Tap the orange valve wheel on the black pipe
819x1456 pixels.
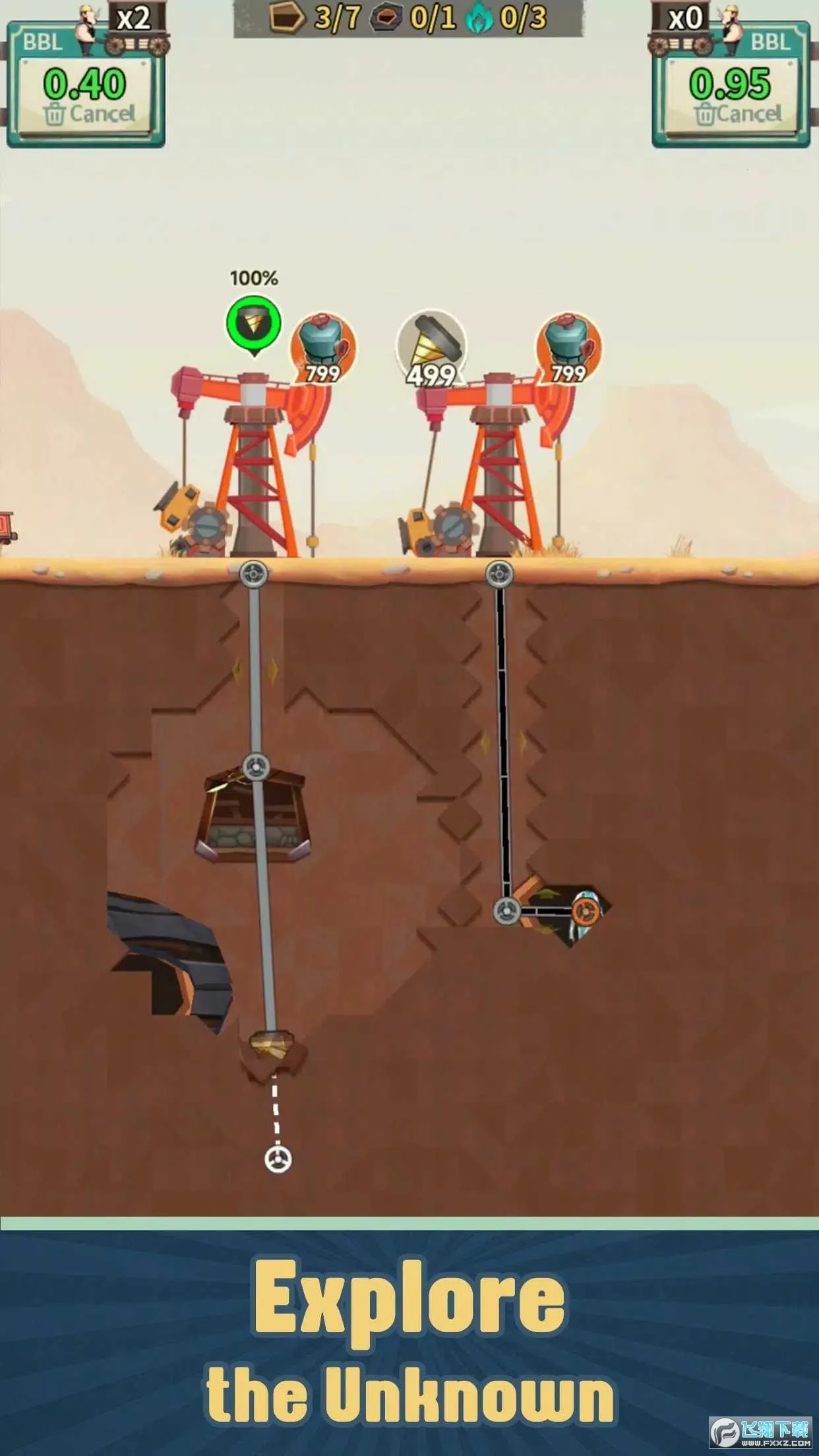(585, 912)
